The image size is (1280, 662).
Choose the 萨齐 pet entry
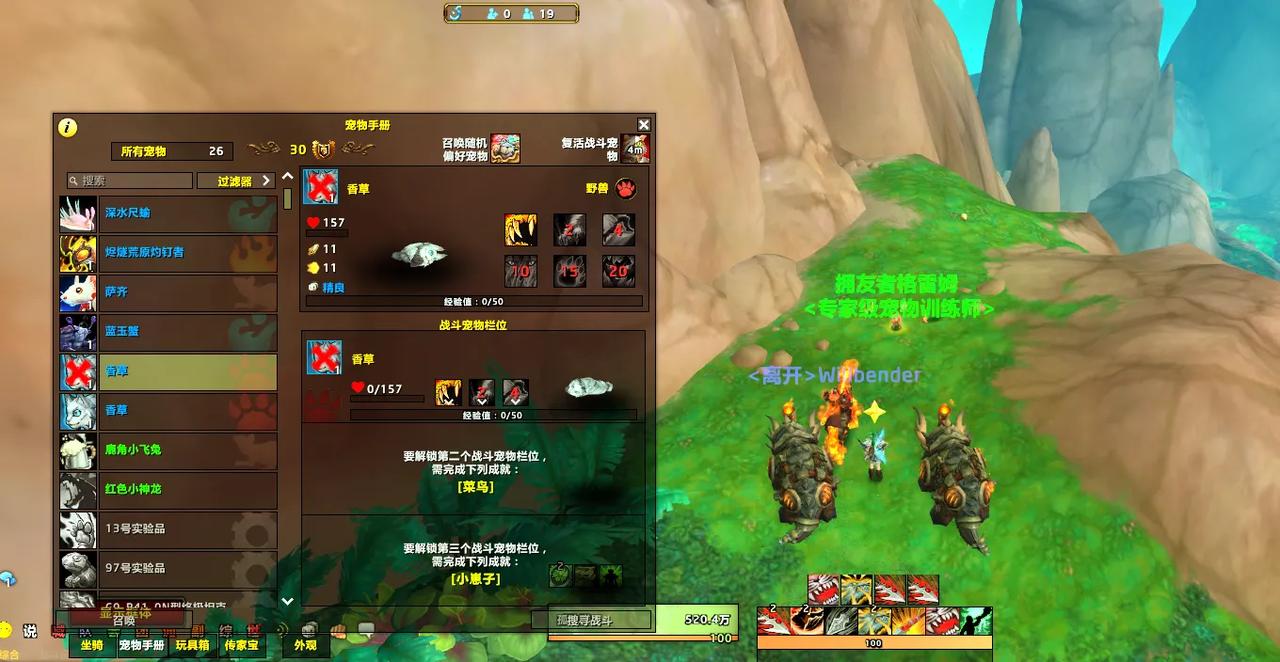tap(168, 292)
